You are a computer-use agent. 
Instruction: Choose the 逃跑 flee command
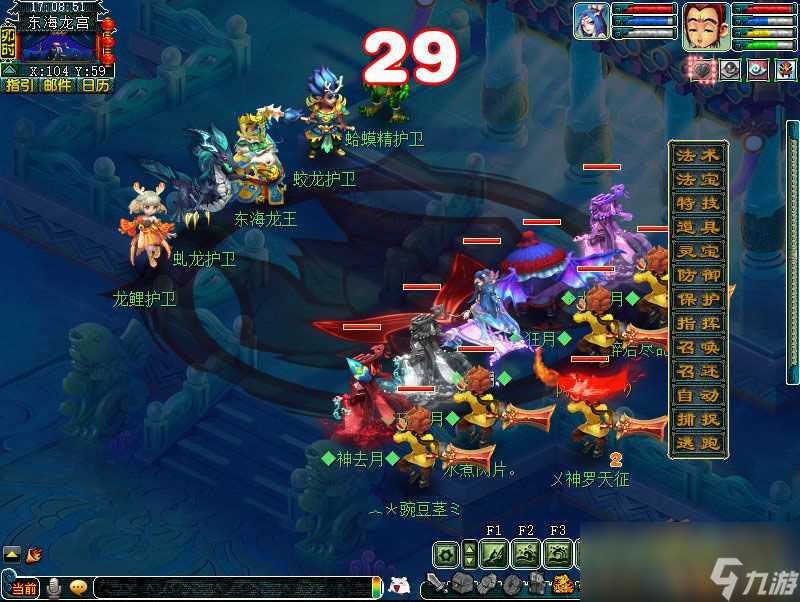coord(698,444)
